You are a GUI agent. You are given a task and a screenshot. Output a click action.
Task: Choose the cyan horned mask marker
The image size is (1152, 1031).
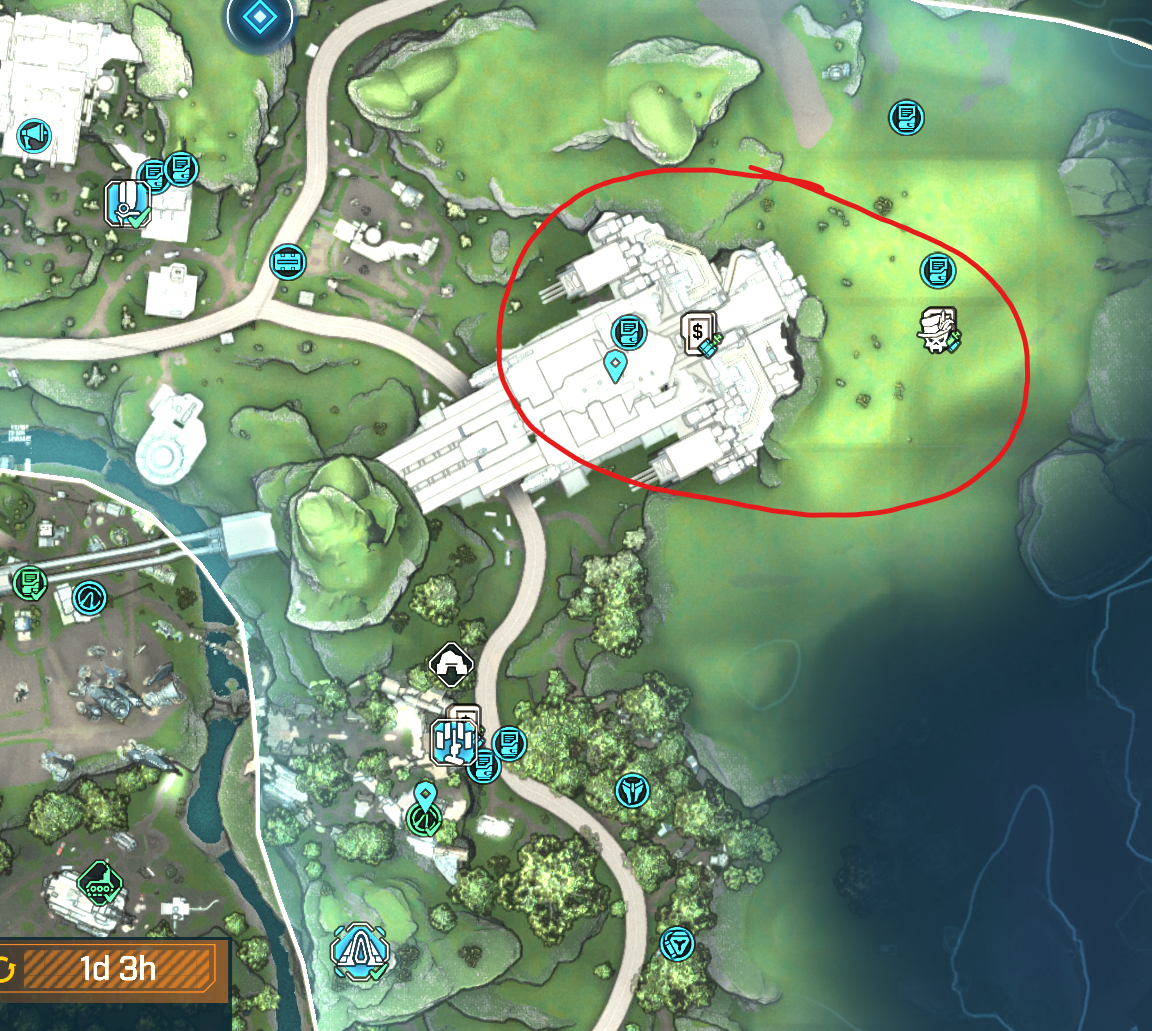(x=632, y=790)
